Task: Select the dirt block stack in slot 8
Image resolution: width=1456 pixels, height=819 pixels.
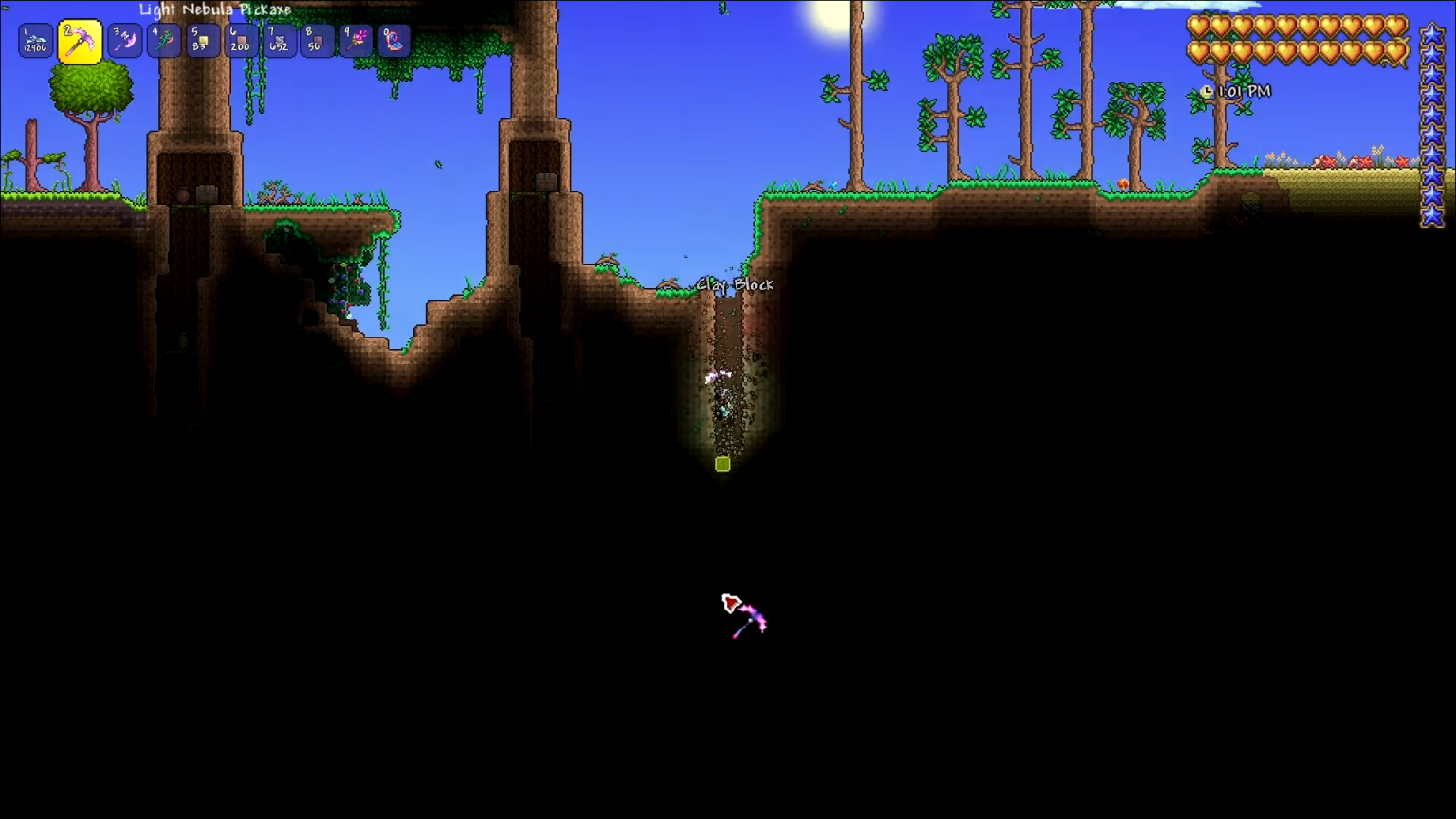Action: 317,40
